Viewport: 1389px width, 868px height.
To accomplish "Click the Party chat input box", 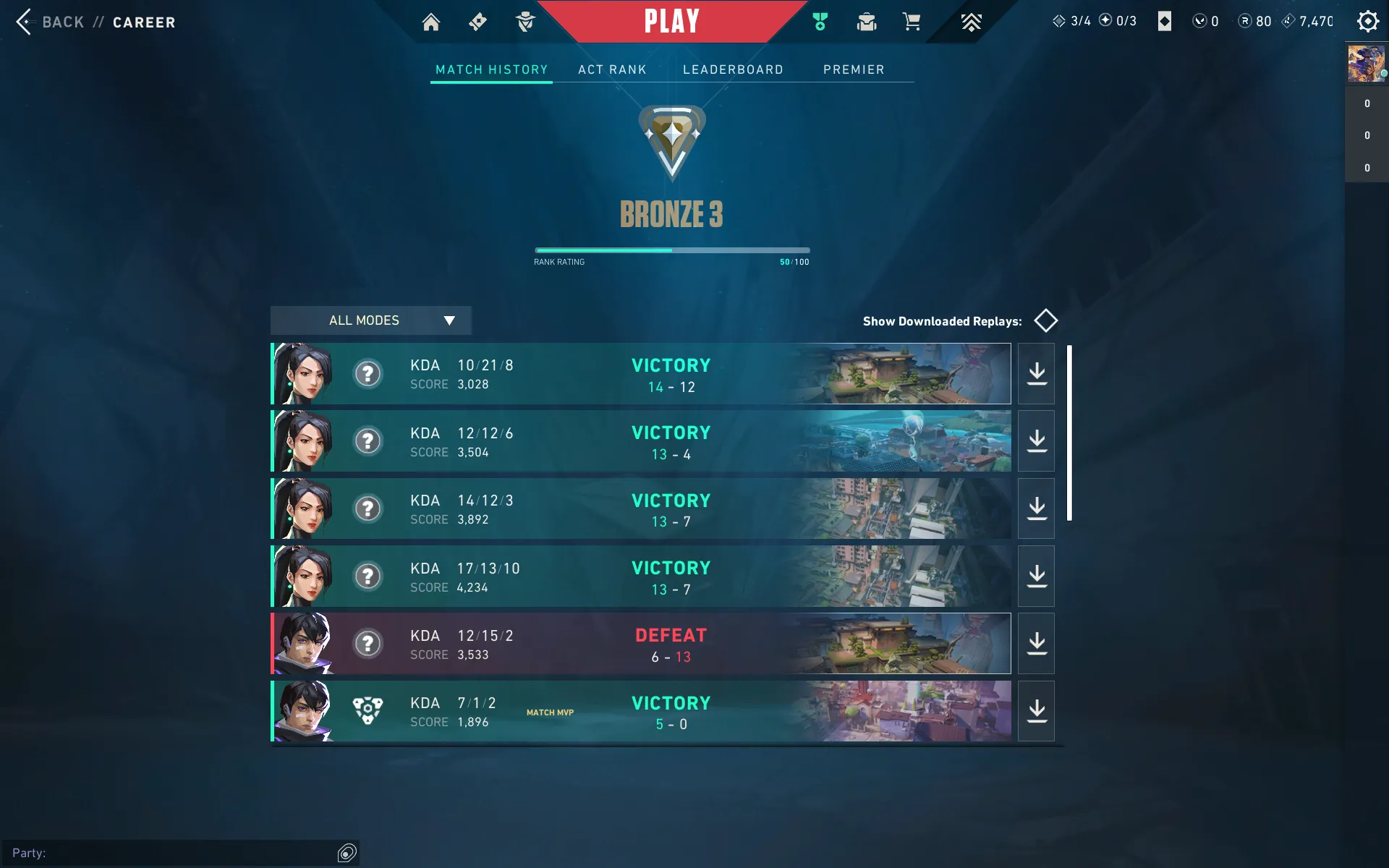I will (174, 853).
